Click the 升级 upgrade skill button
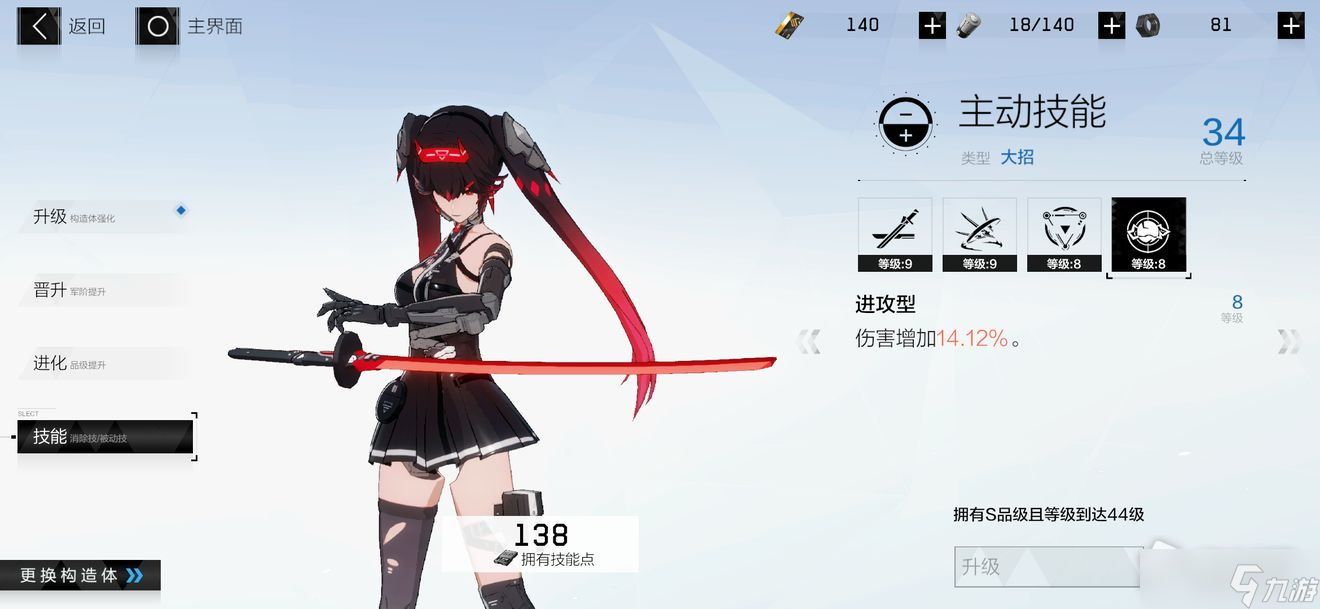The height and width of the screenshot is (609, 1320). pos(1048,566)
